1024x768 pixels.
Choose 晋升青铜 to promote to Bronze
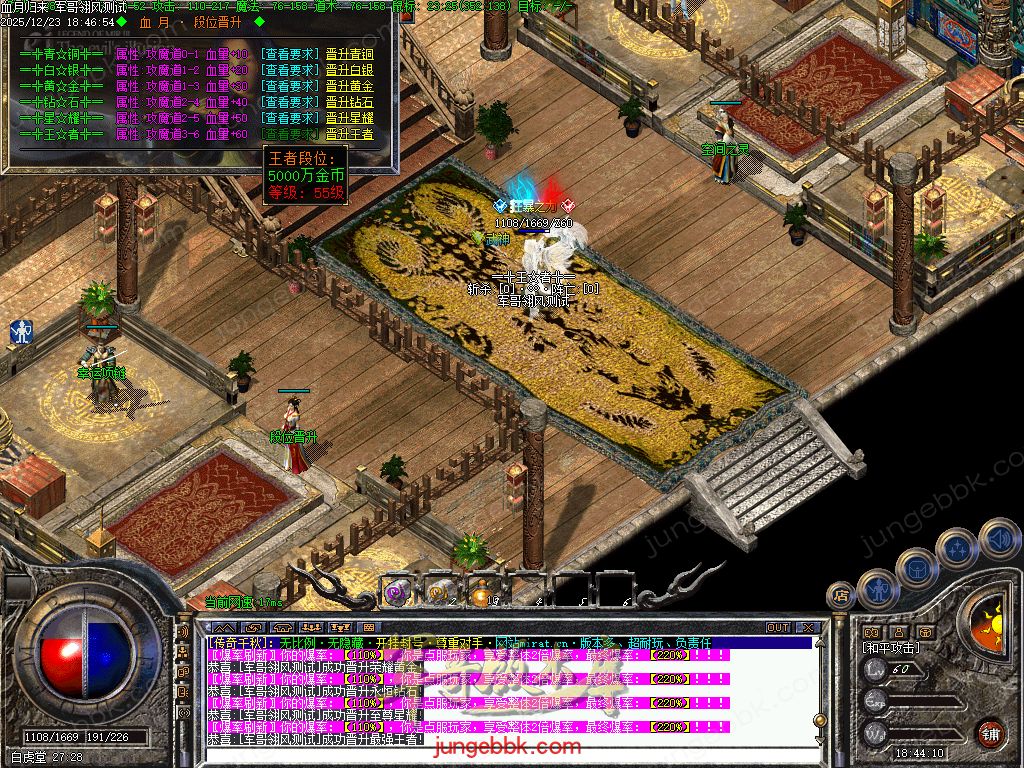[349, 54]
